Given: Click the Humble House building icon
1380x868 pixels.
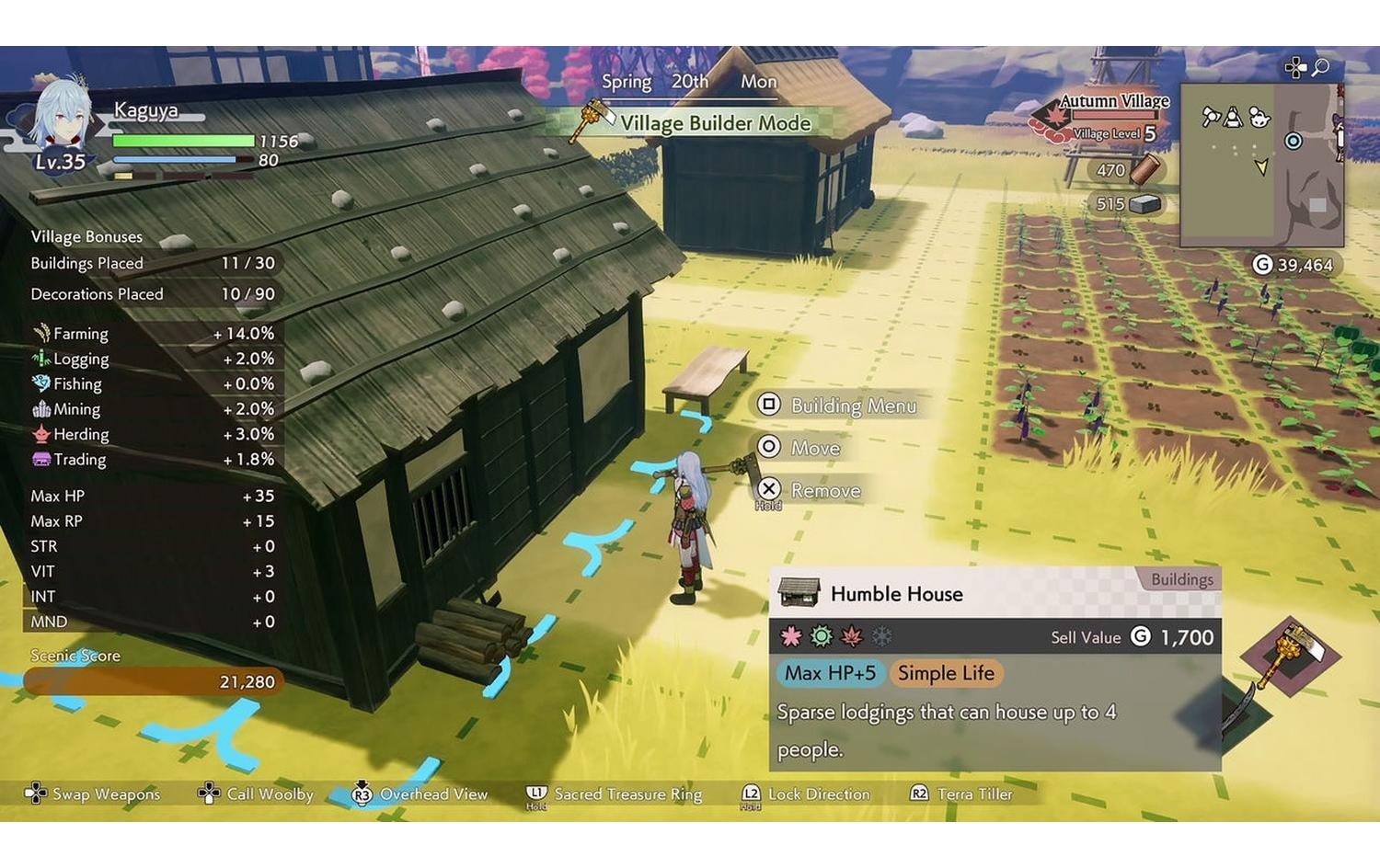Looking at the screenshot, I should tap(799, 593).
